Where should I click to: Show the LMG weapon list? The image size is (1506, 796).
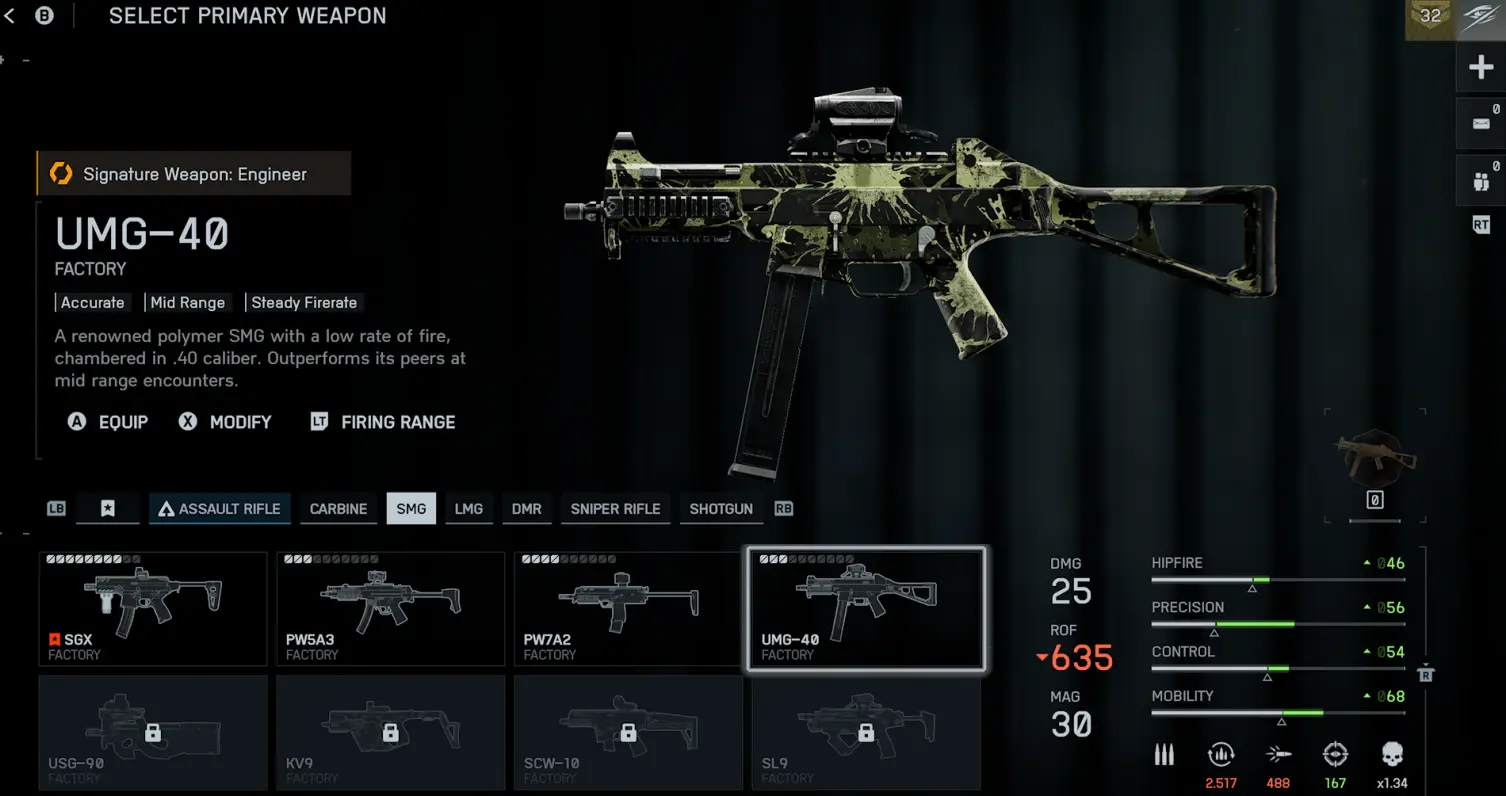[x=469, y=509]
